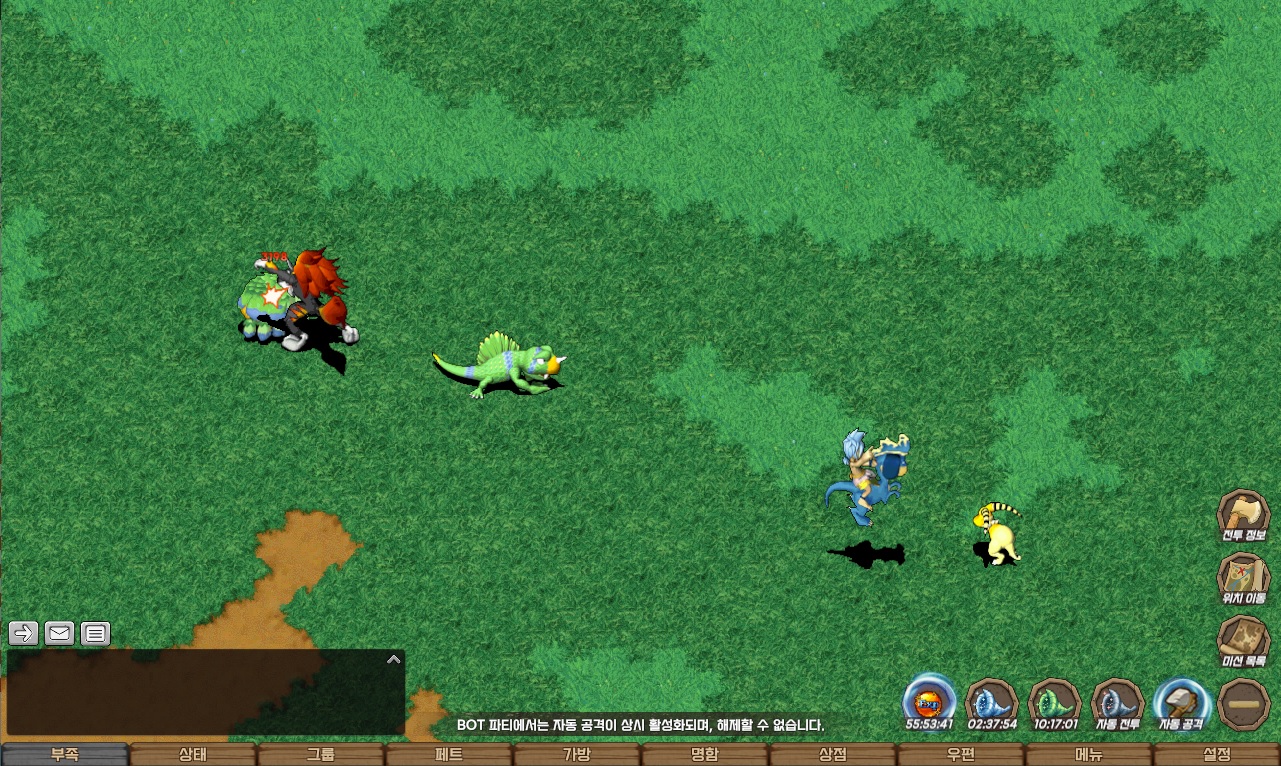Toggle 자동 전투 auto battle icon
The image size is (1281, 766).
click(1118, 702)
